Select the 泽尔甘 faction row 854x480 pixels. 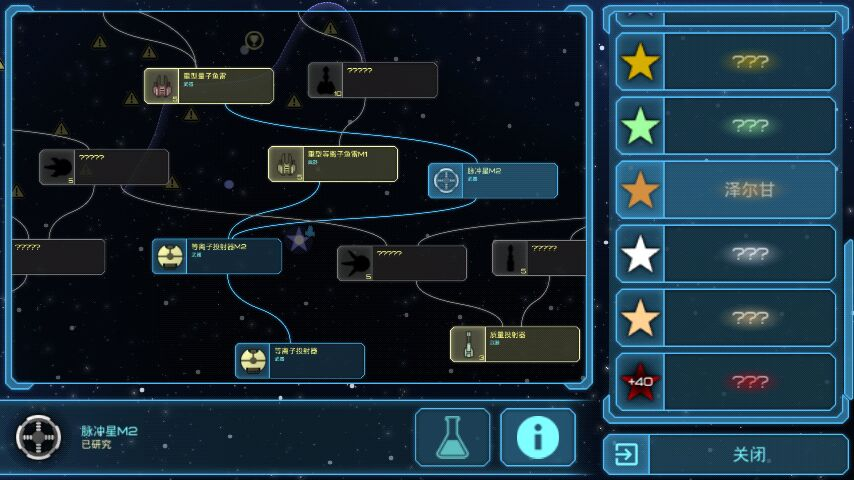[725, 190]
